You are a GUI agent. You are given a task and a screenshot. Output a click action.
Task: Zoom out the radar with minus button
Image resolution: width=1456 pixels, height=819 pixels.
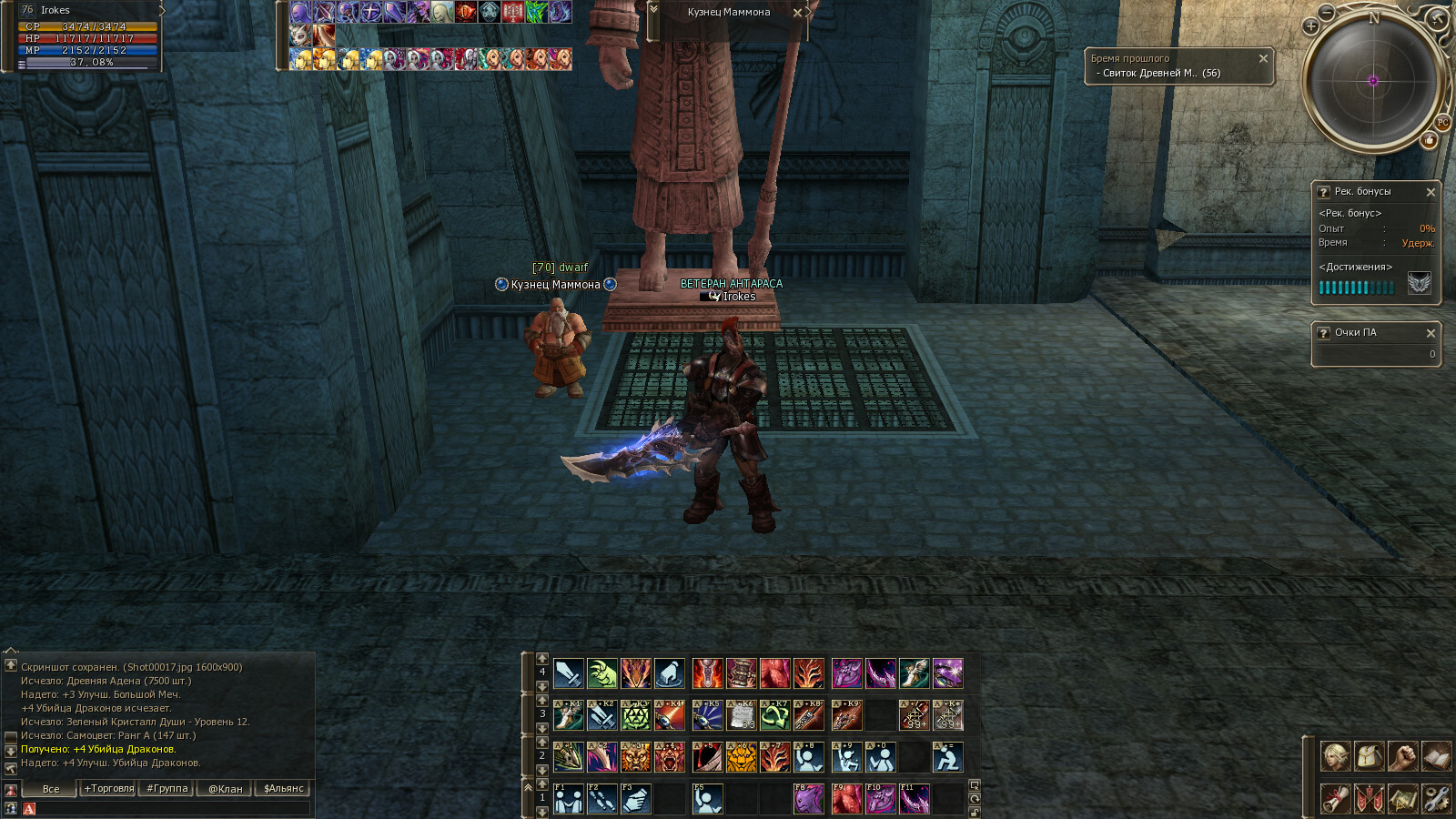tap(1327, 12)
